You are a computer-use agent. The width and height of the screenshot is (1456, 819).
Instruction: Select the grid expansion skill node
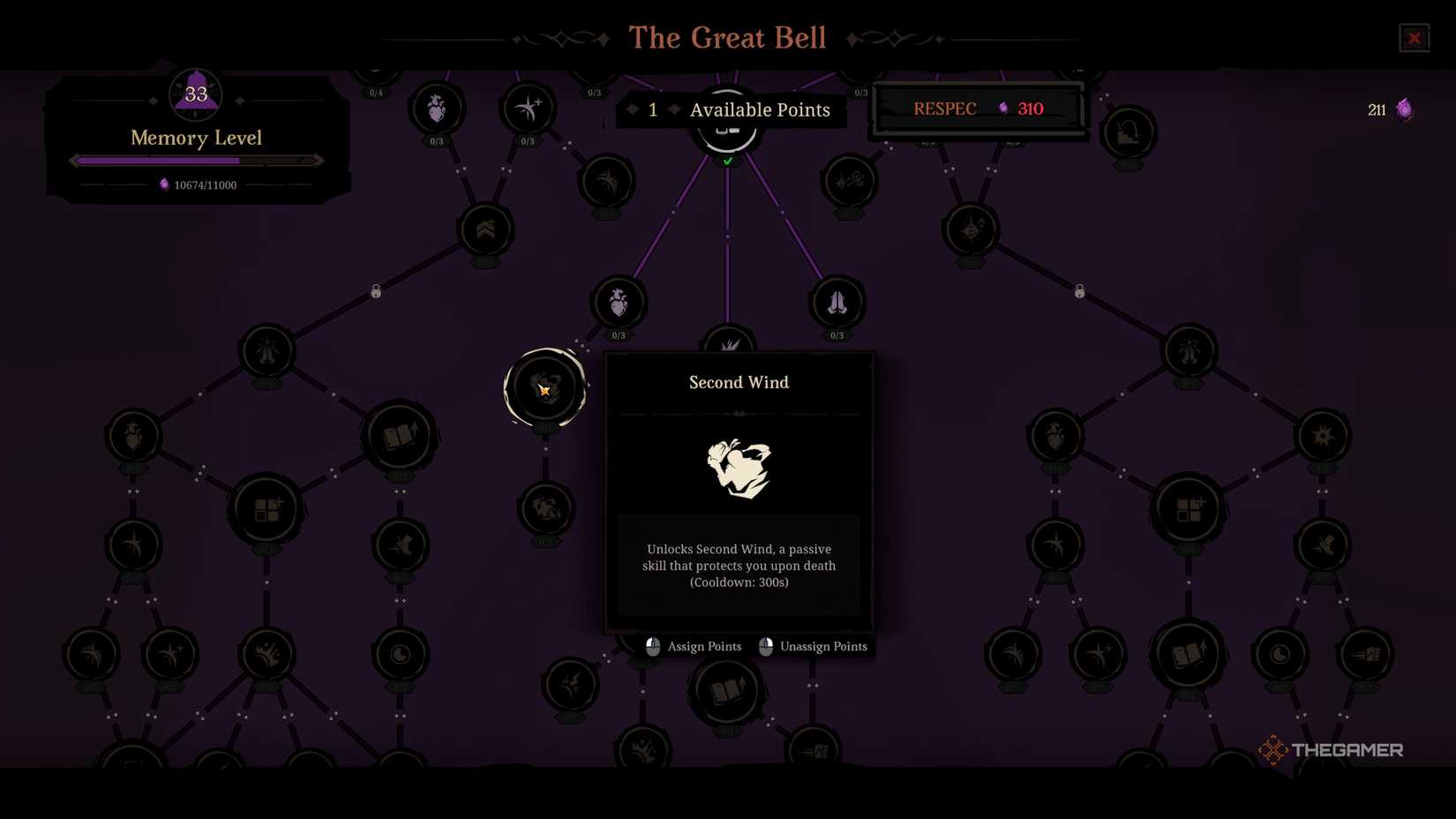click(x=267, y=510)
